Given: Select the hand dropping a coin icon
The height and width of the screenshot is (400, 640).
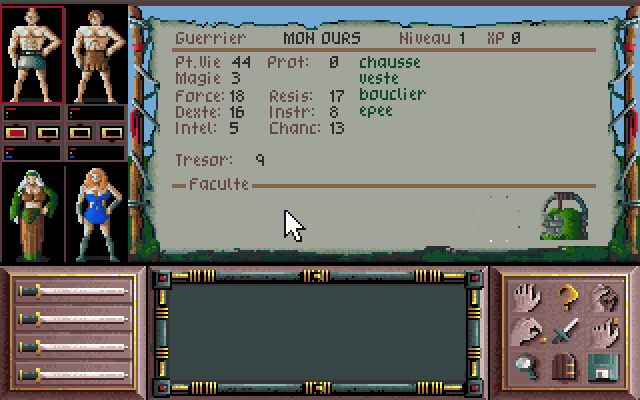Looking at the screenshot, I should click(x=529, y=331).
